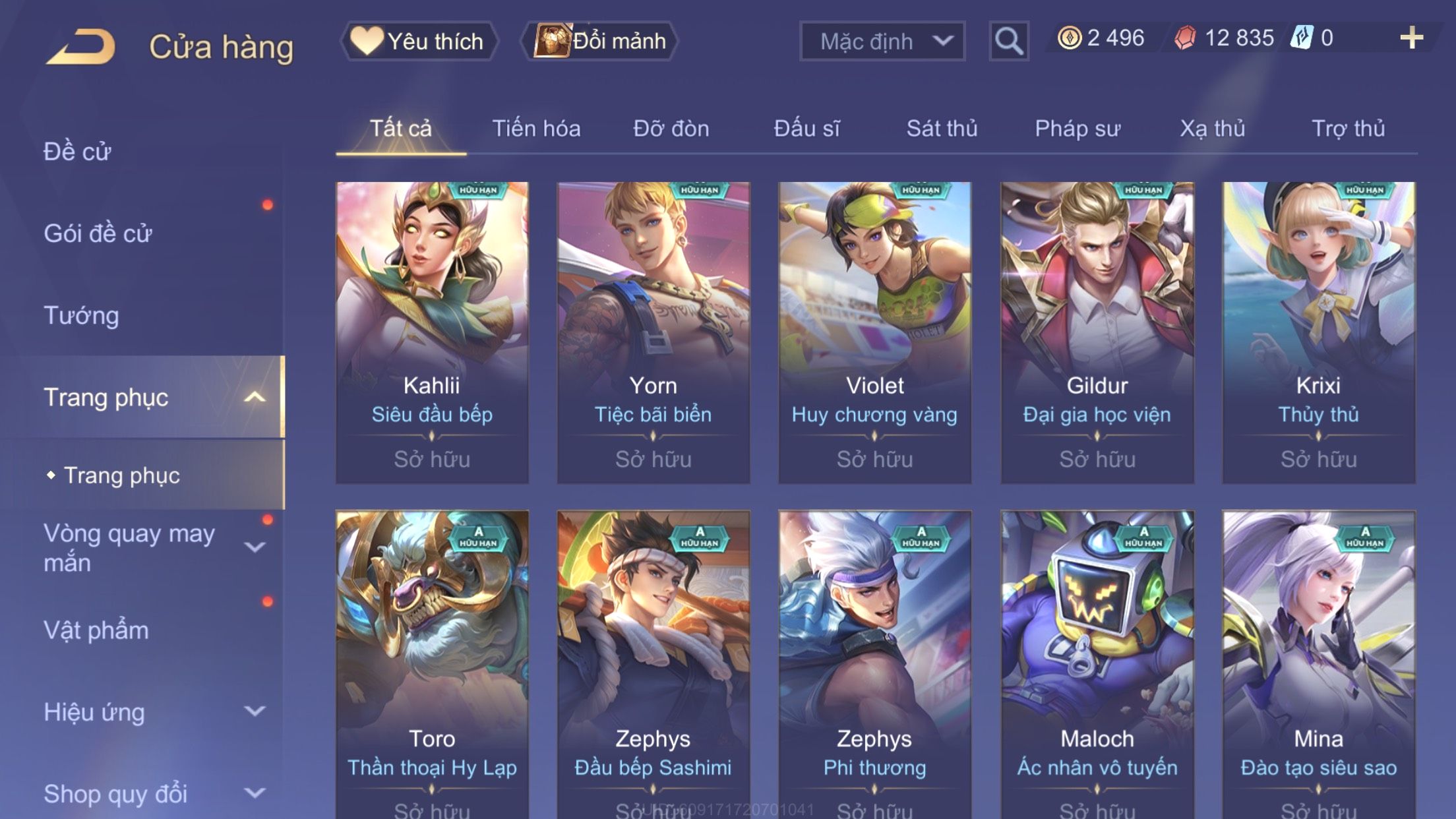Switch to the Đỡ đòn tab
The image size is (1456, 819).
671,129
